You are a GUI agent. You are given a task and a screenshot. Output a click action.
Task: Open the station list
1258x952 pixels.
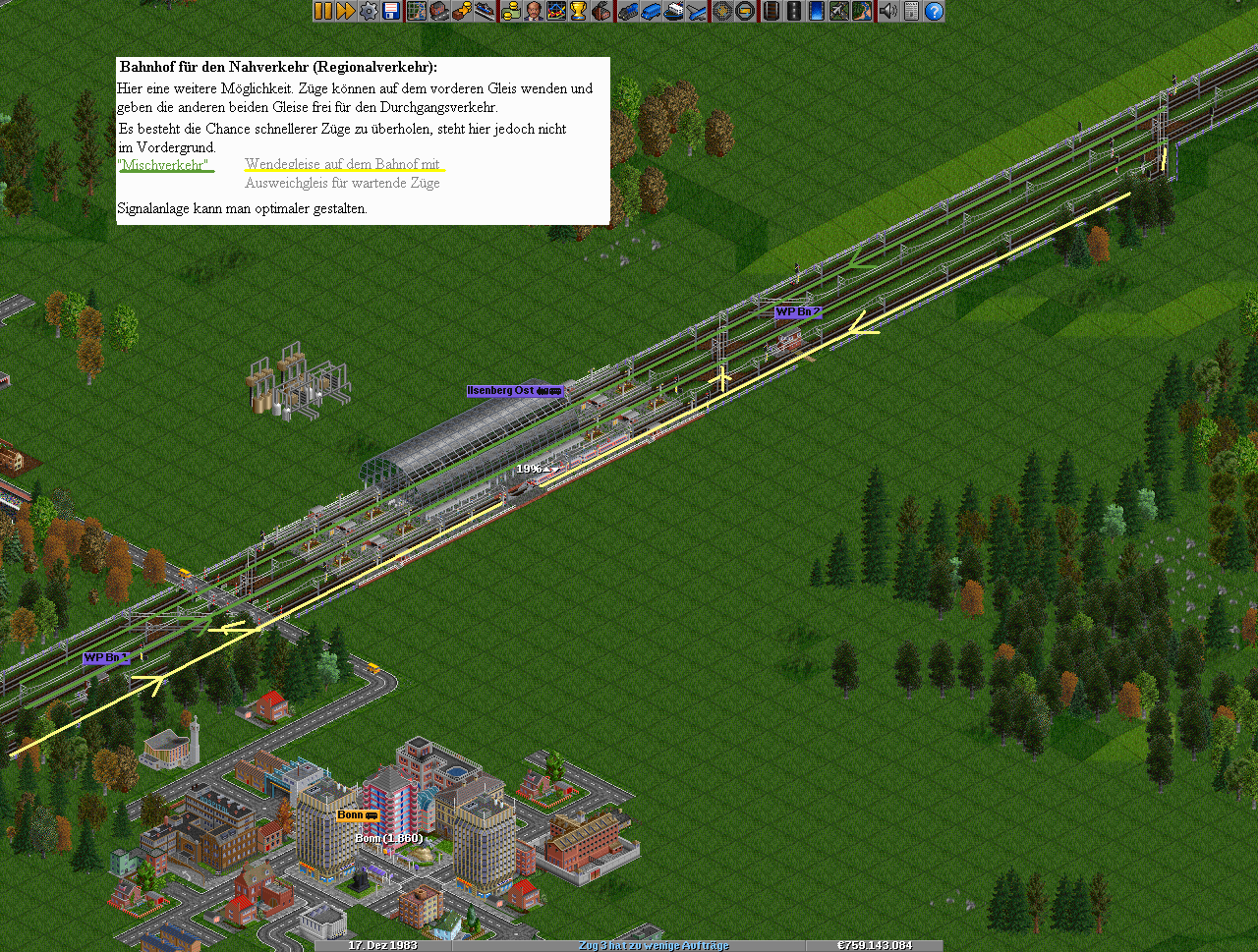(x=486, y=11)
